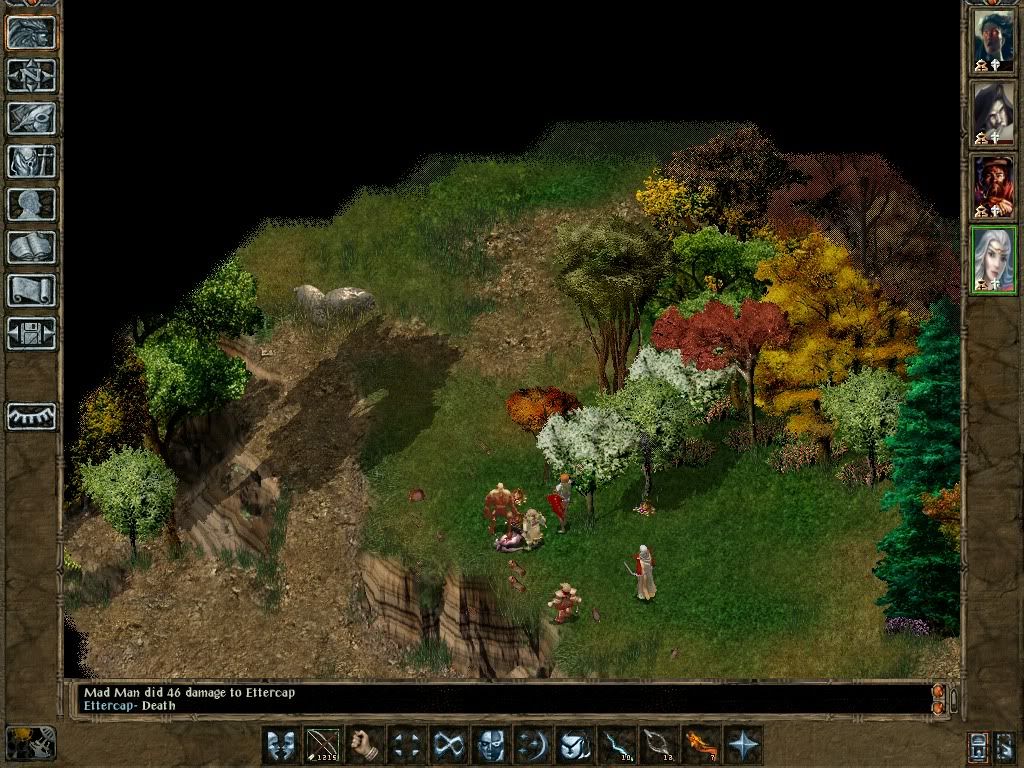Image resolution: width=1024 pixels, height=768 pixels.
Task: Open the journal with the quill button
Action: pos(31,118)
